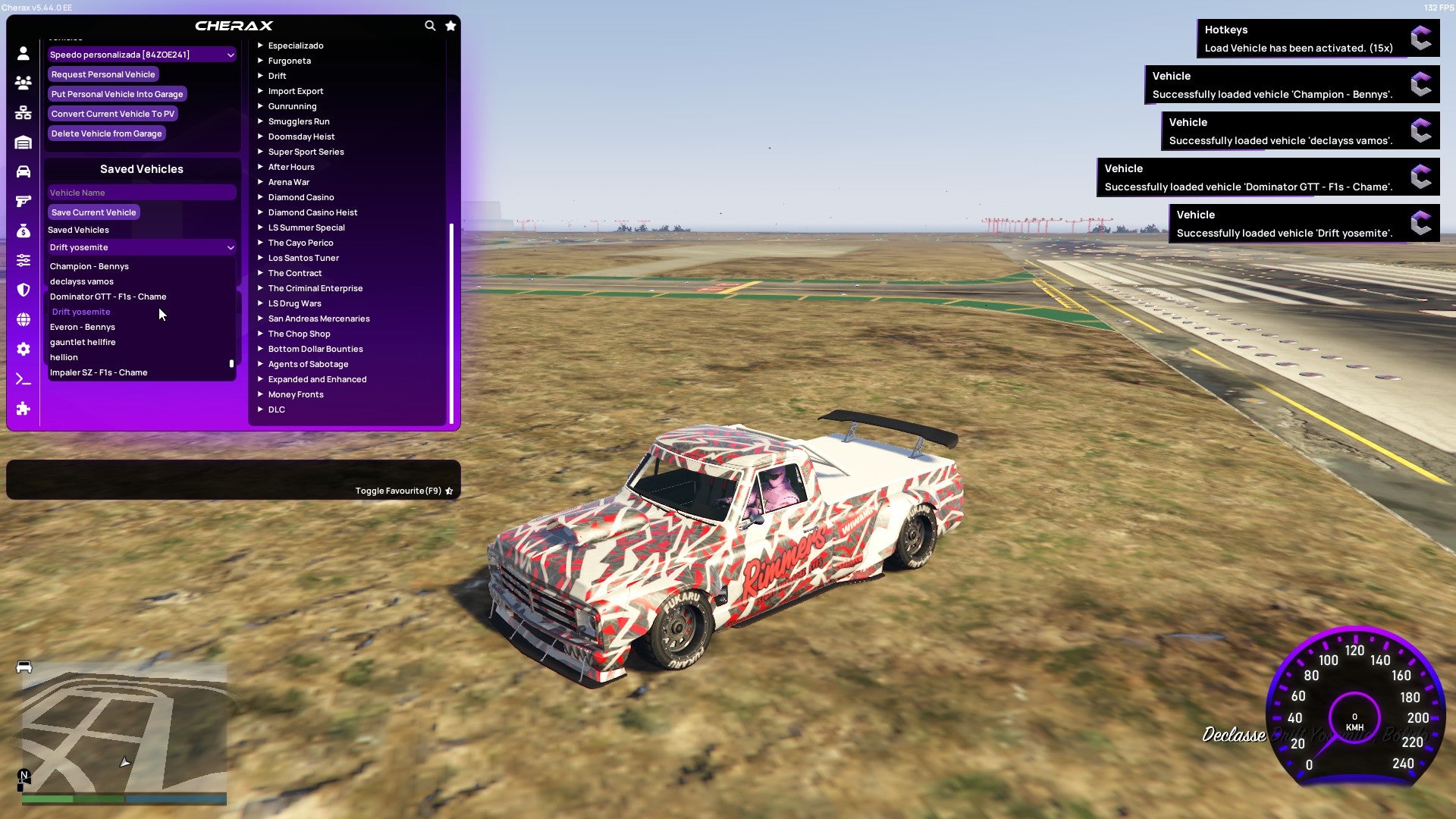The image size is (1456, 819).
Task: Select The Cayo Perico menu entry
Action: point(301,243)
